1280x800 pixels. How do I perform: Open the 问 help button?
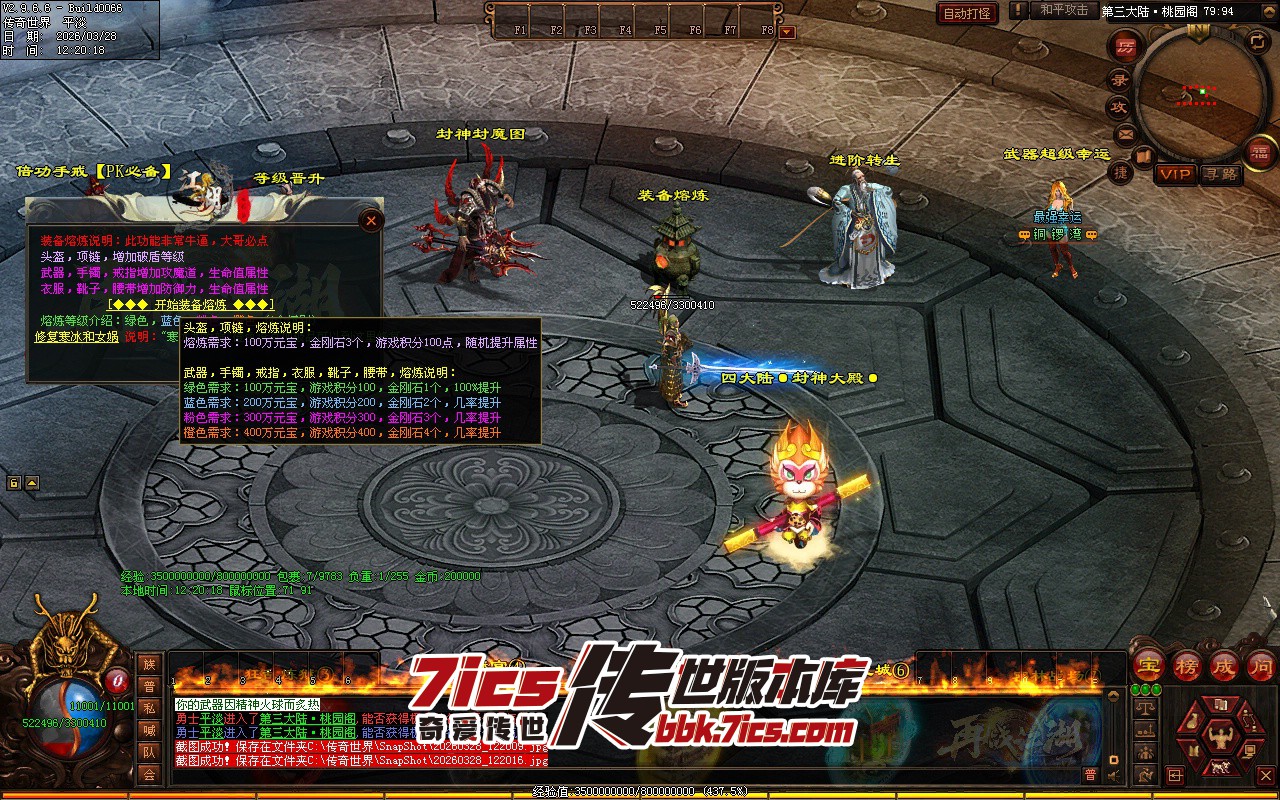(x=1262, y=665)
